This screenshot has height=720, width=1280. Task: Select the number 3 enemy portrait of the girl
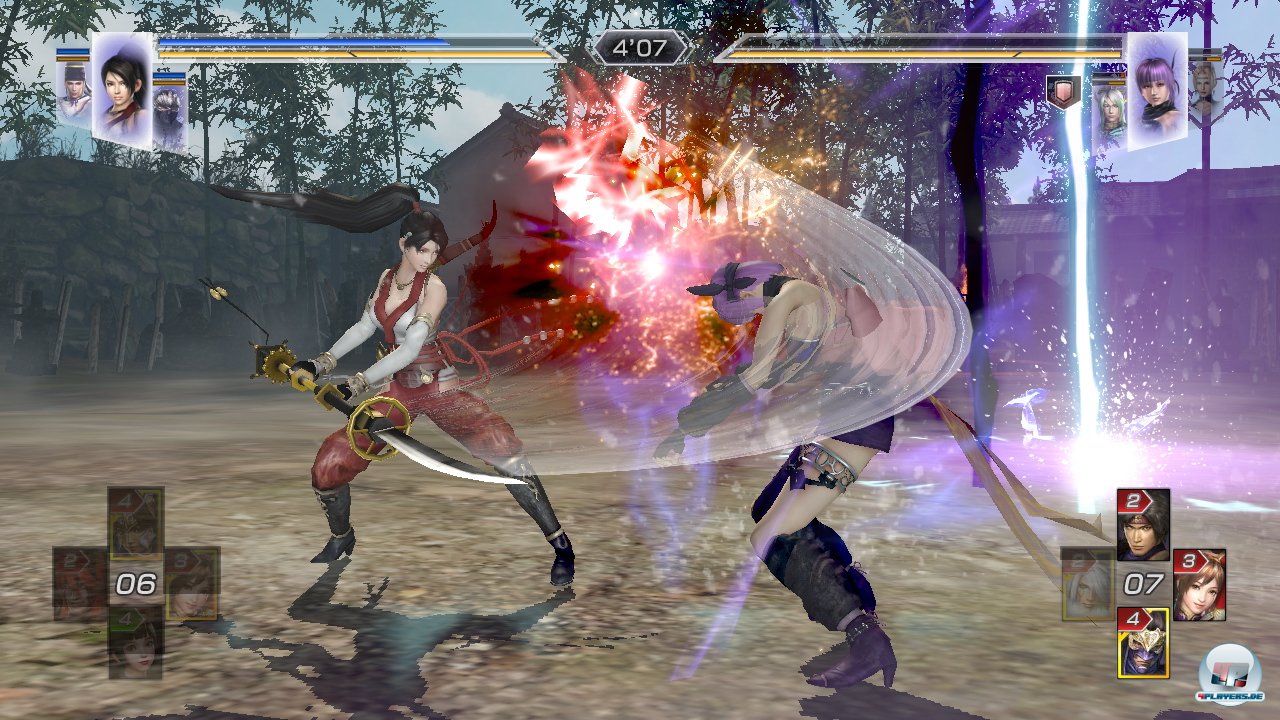1200,585
